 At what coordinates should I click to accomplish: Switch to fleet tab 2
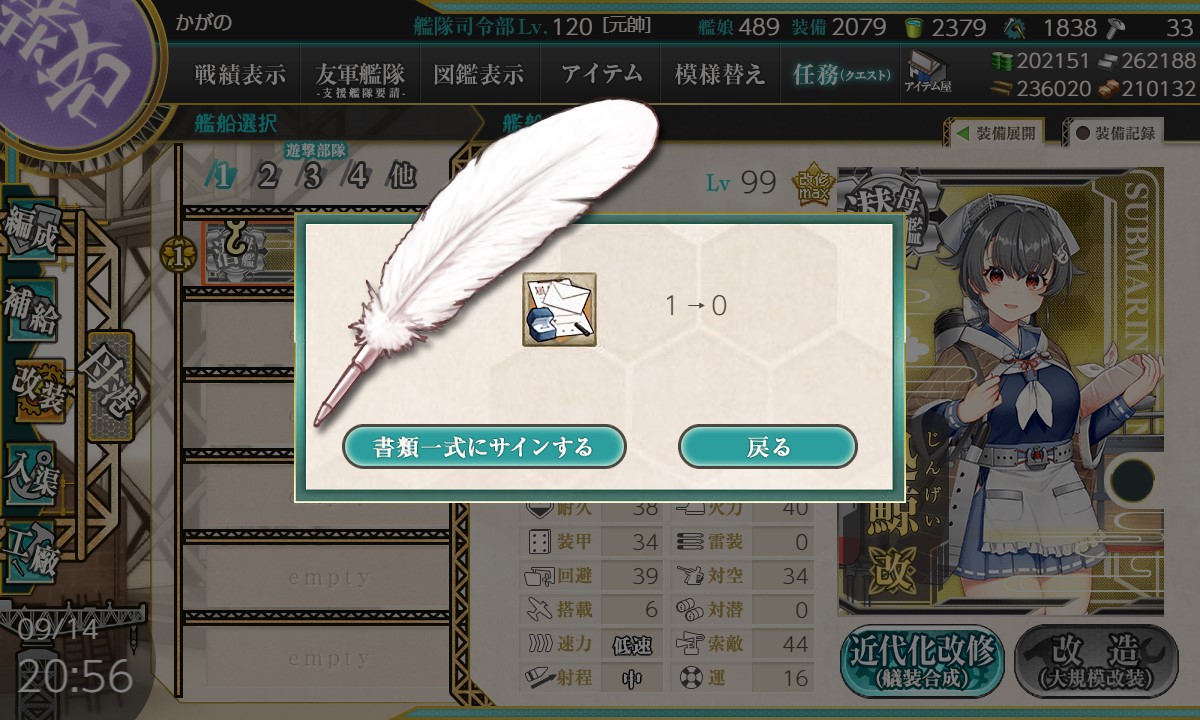point(267,177)
